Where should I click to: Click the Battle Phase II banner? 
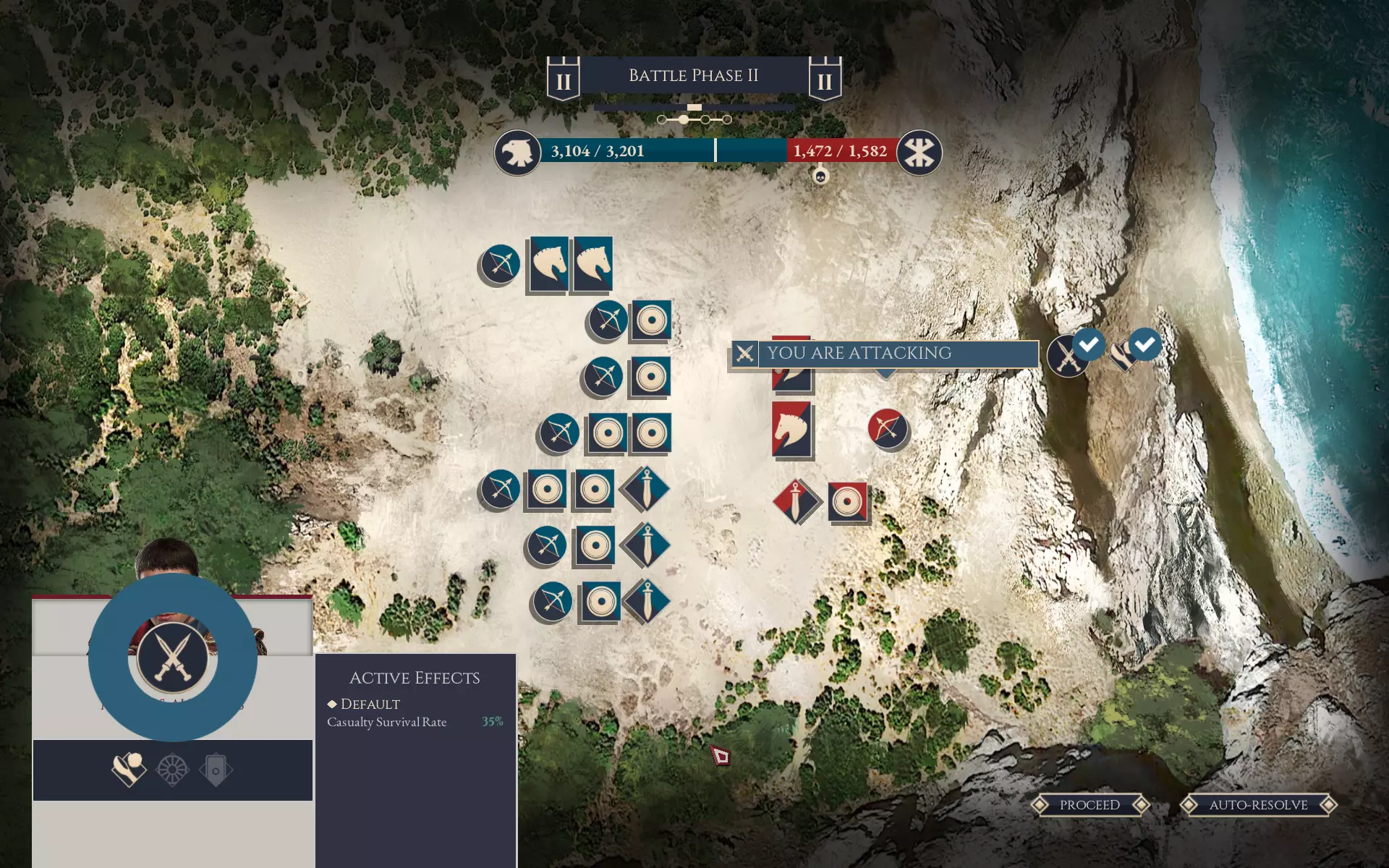pos(693,75)
